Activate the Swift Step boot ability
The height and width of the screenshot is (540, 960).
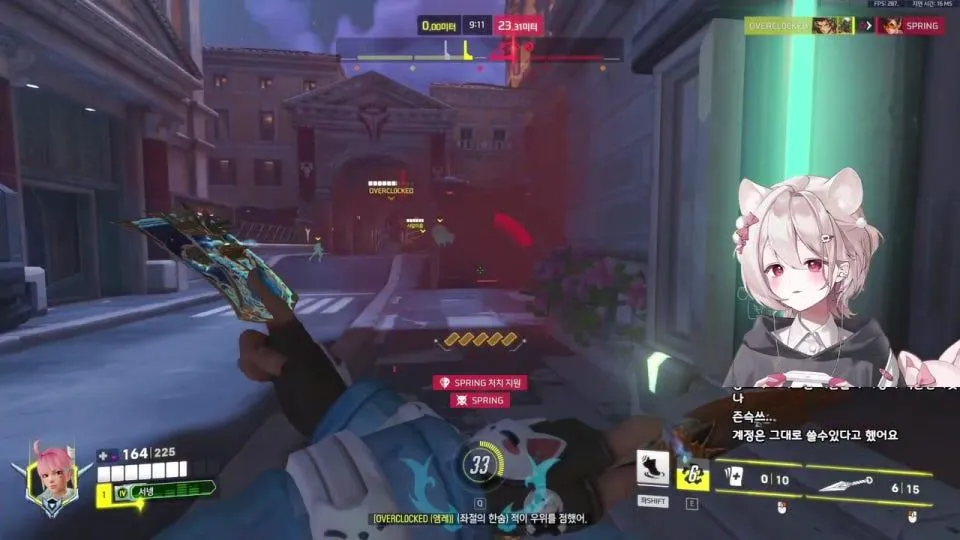[x=652, y=468]
